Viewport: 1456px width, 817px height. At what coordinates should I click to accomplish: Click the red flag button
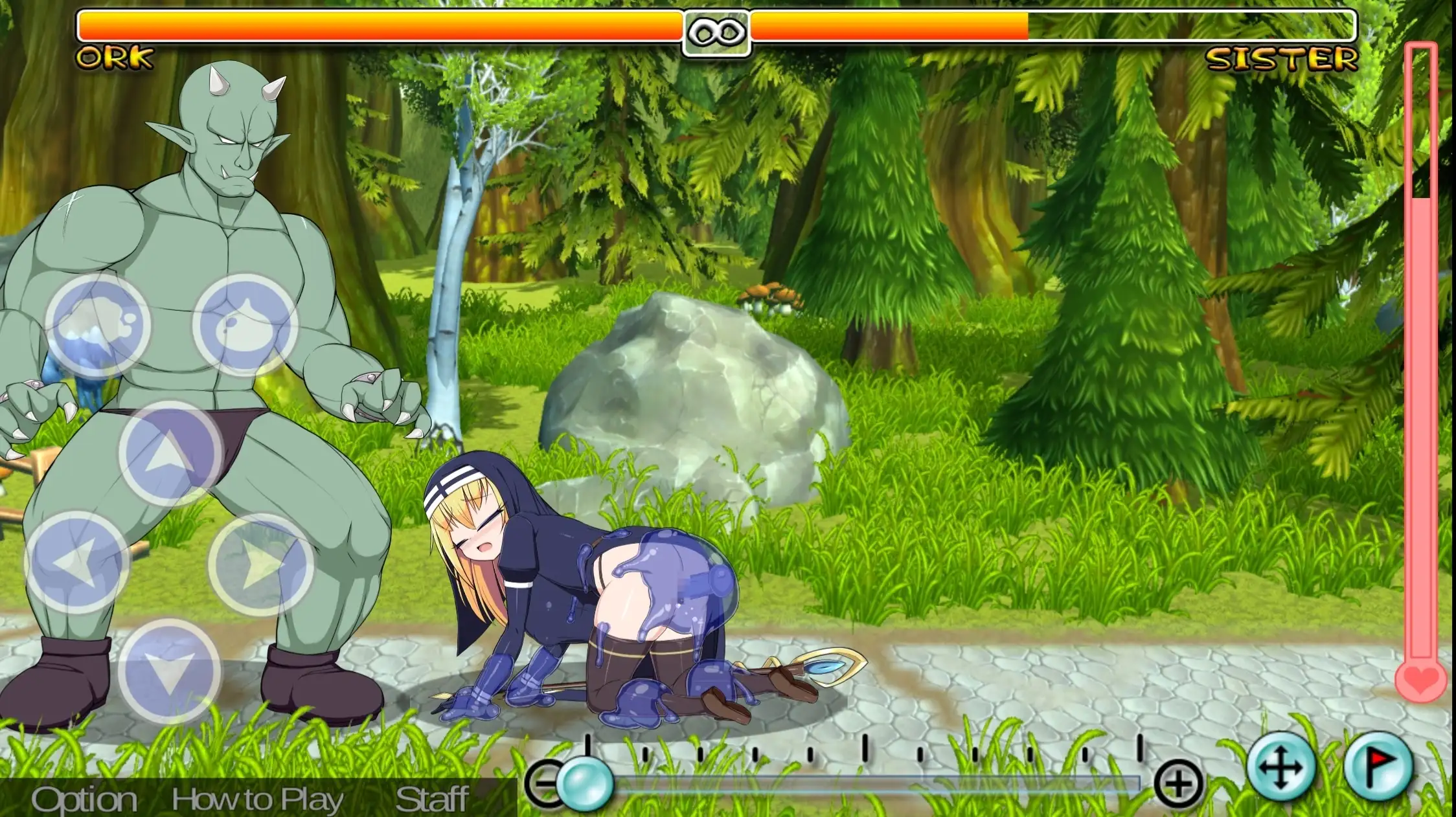(x=1377, y=767)
